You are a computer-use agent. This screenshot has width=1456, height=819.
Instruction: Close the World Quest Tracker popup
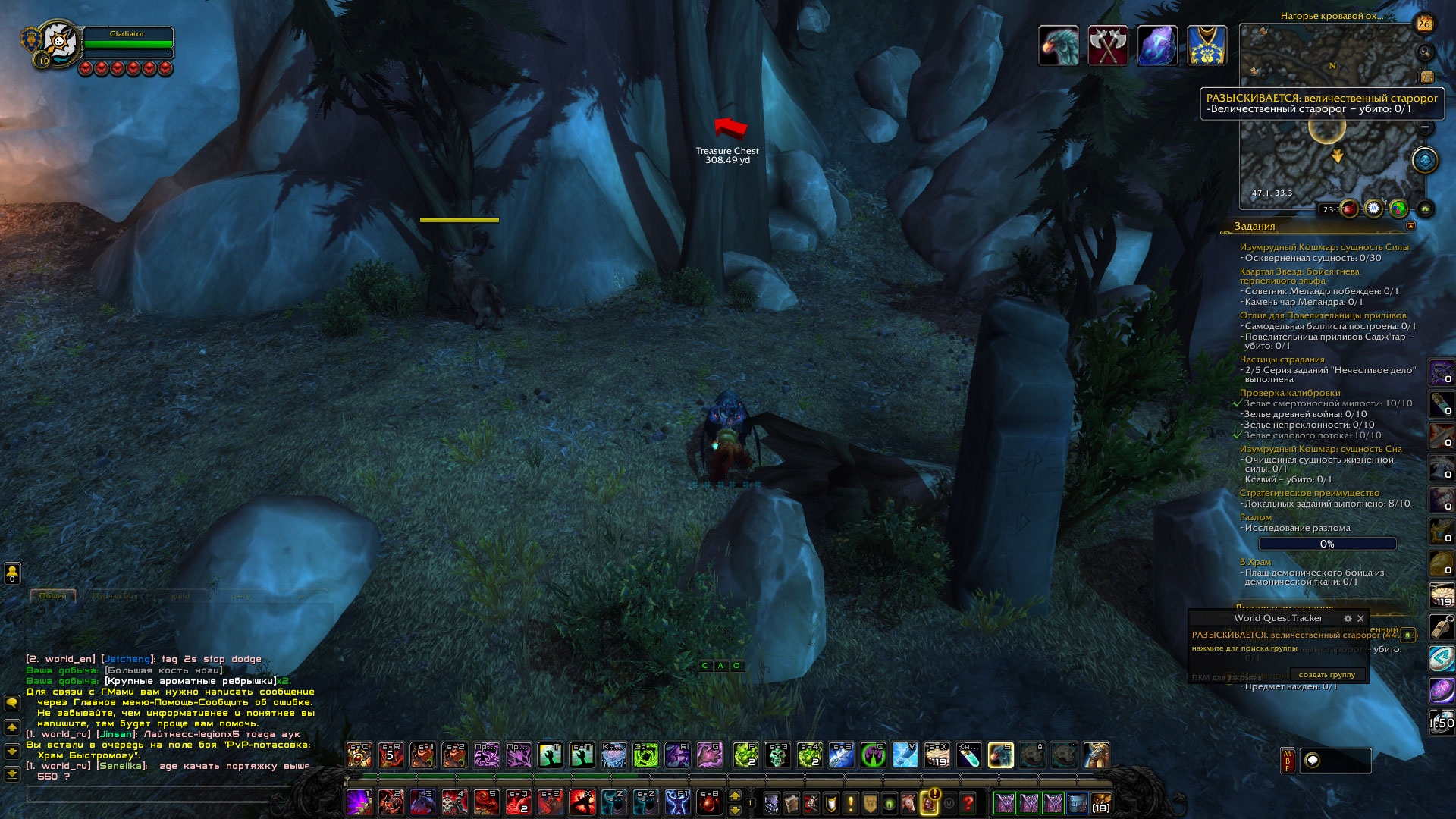coord(1360,618)
